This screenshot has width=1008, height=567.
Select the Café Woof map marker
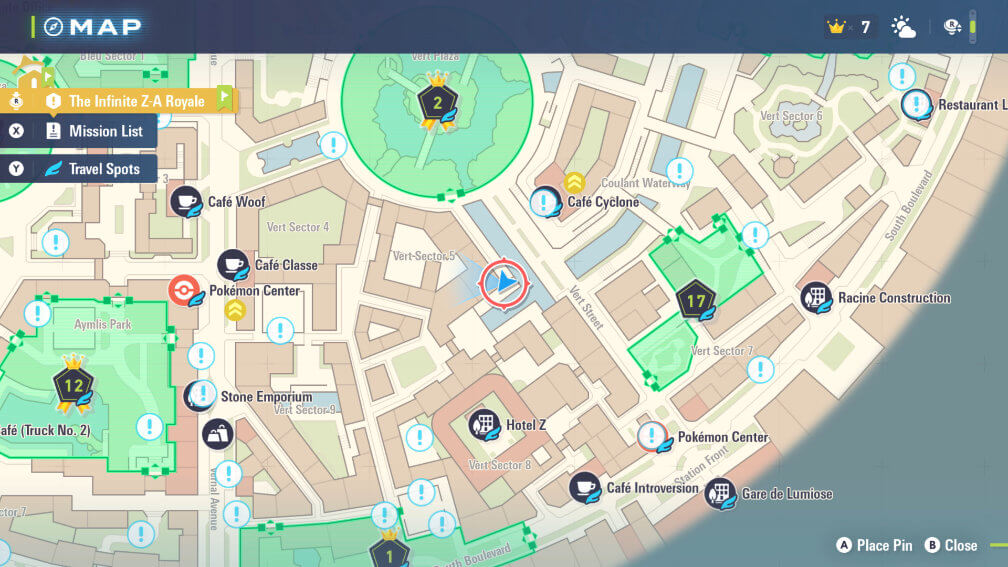click(185, 202)
